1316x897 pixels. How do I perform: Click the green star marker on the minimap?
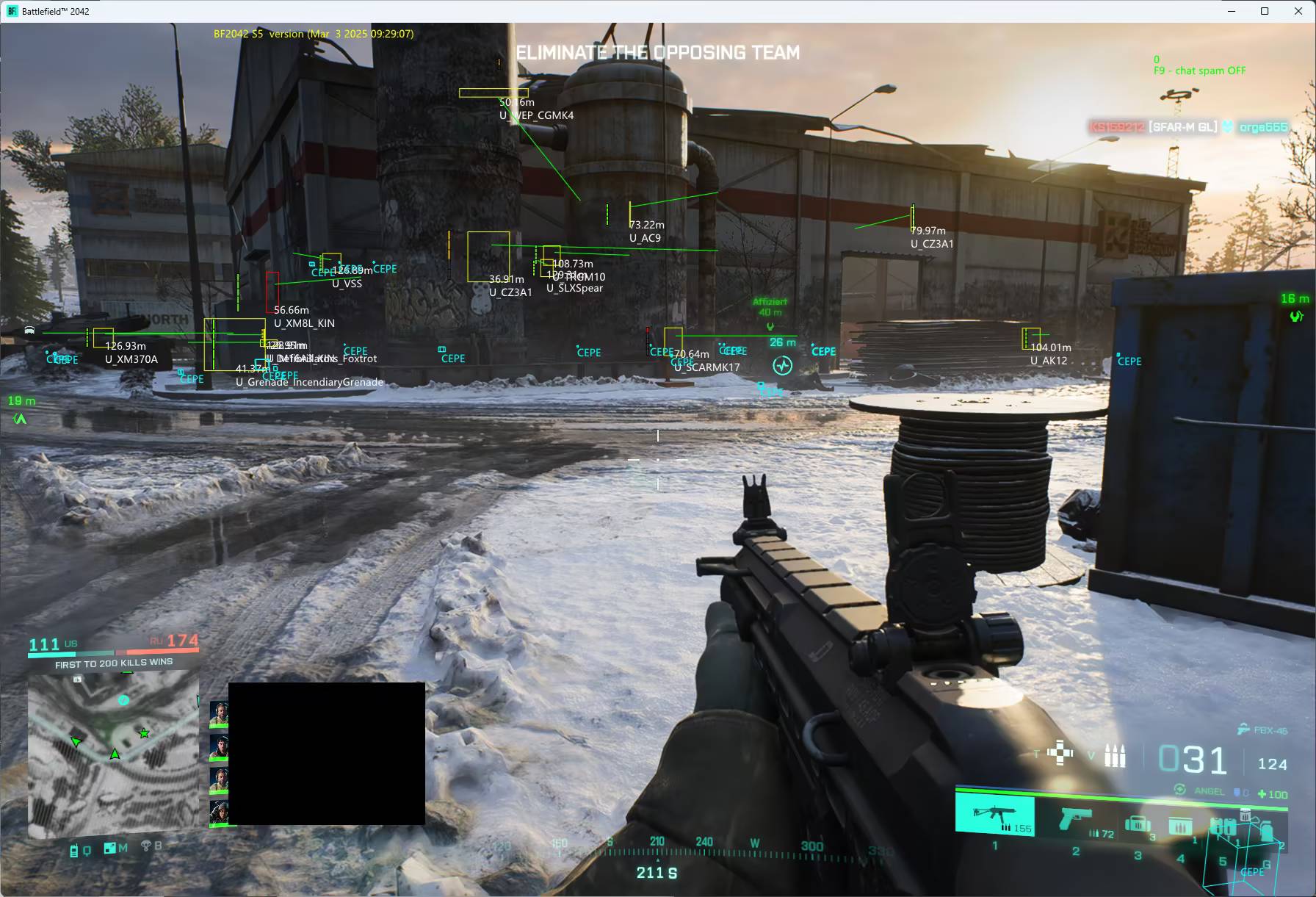pyautogui.click(x=144, y=733)
